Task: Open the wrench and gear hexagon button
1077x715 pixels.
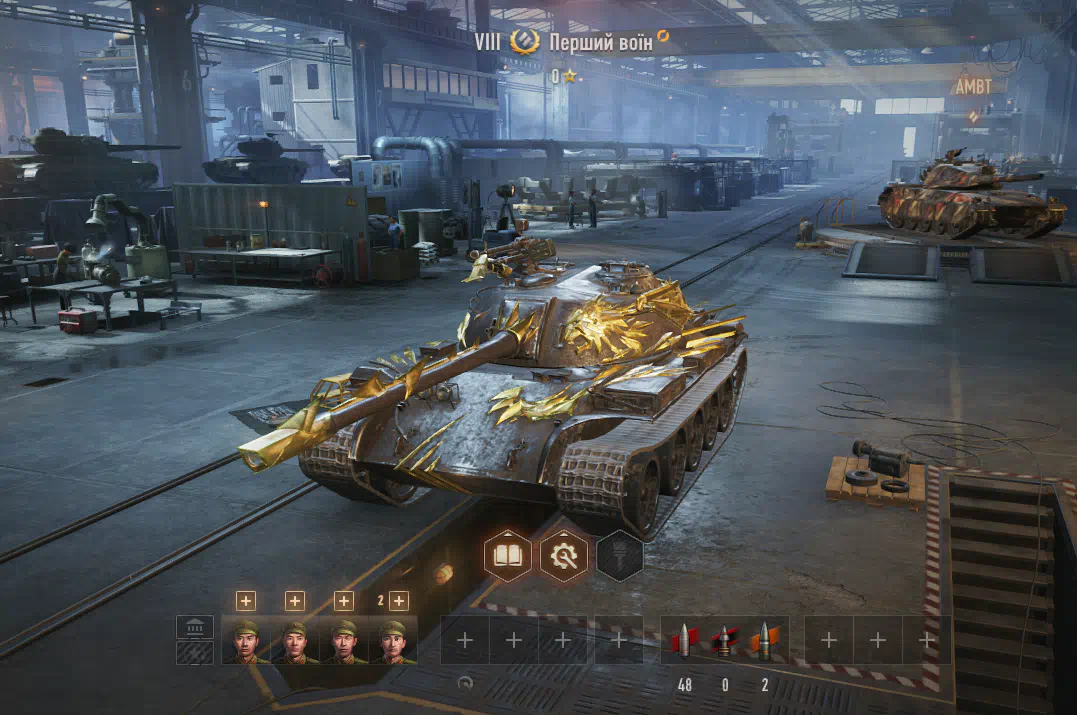Action: pos(564,555)
